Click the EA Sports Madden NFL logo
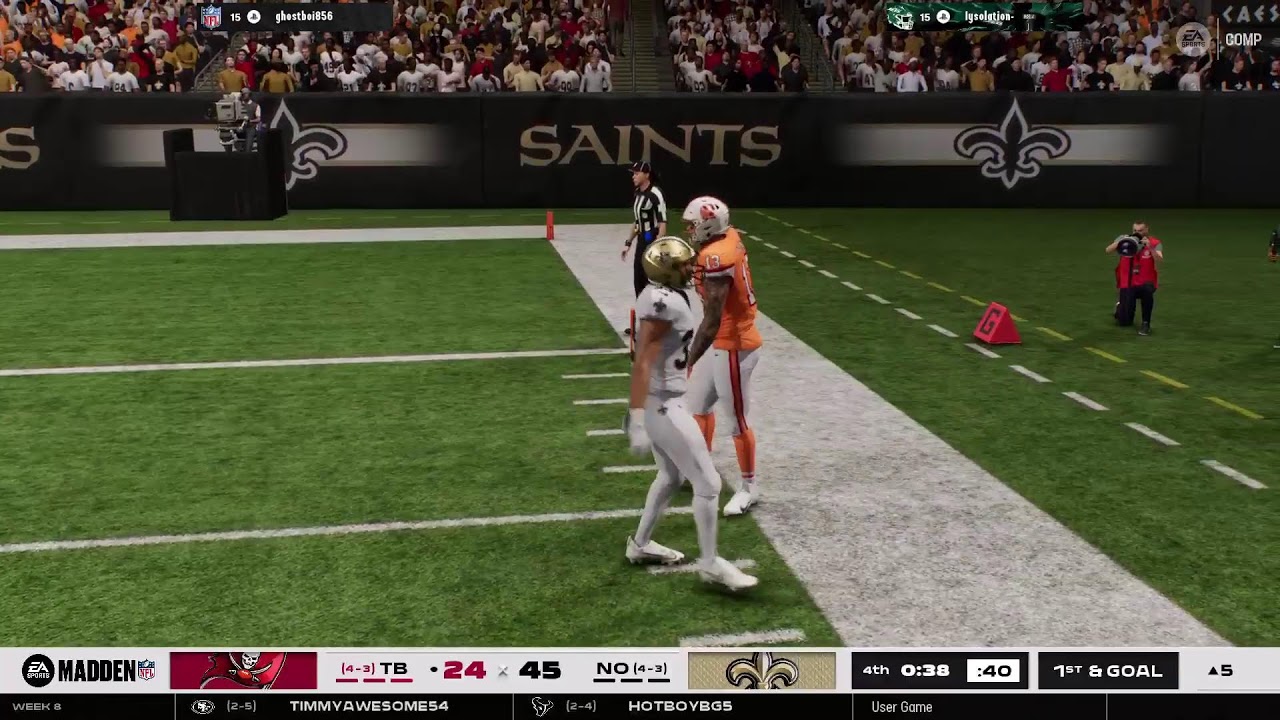 point(89,670)
